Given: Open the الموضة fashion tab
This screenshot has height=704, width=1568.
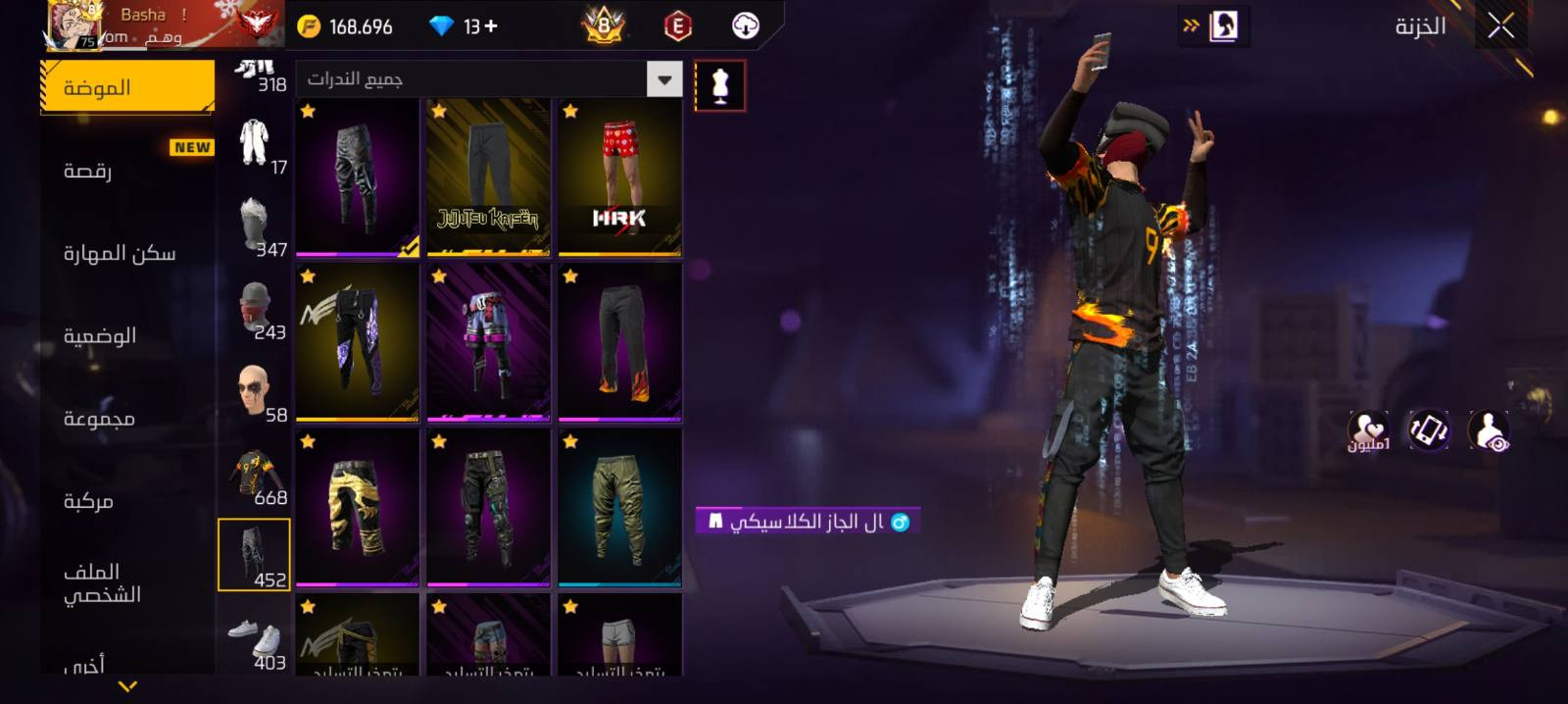Looking at the screenshot, I should [126, 87].
